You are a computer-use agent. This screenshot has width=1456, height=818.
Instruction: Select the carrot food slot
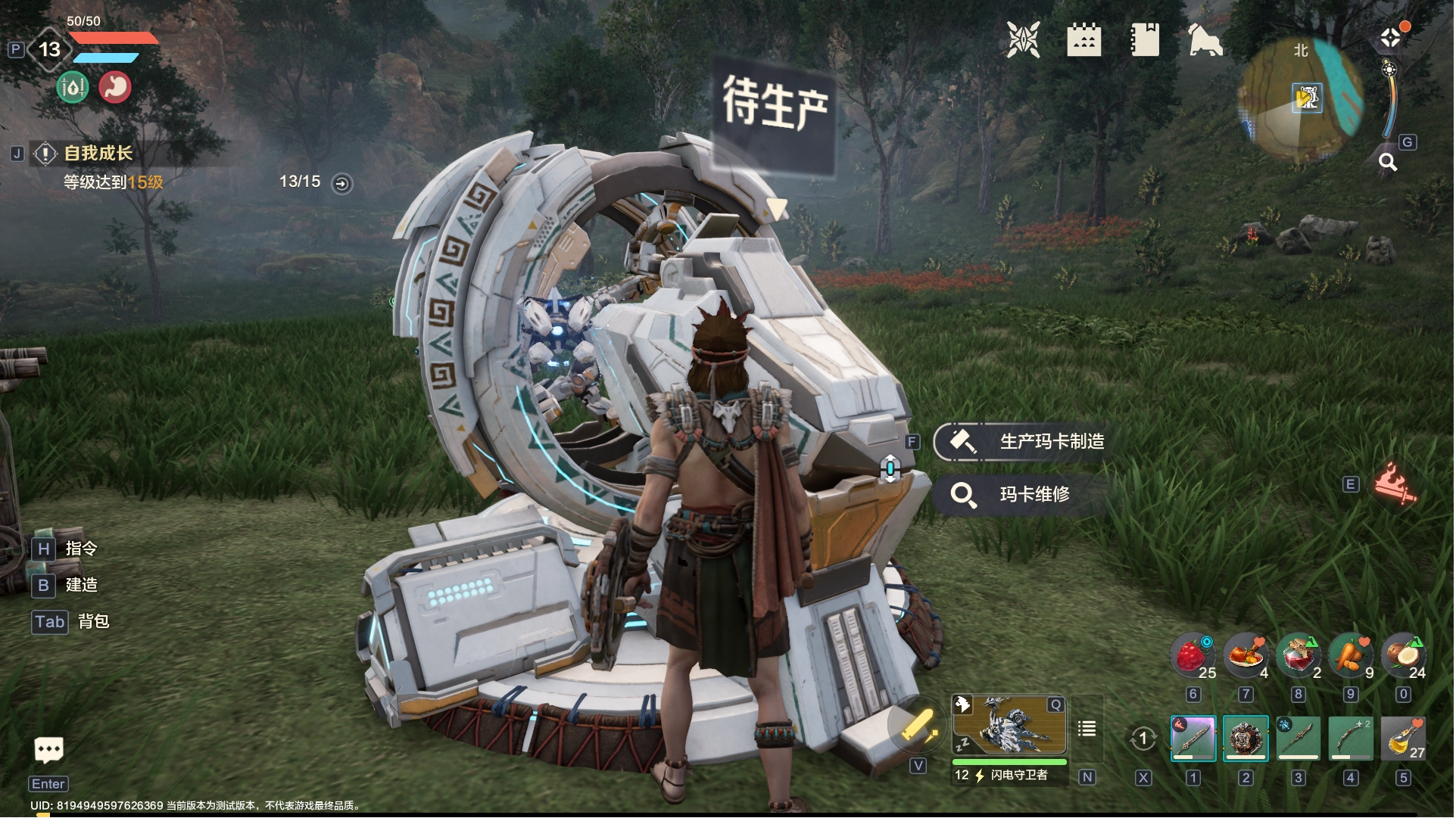(x=1351, y=655)
